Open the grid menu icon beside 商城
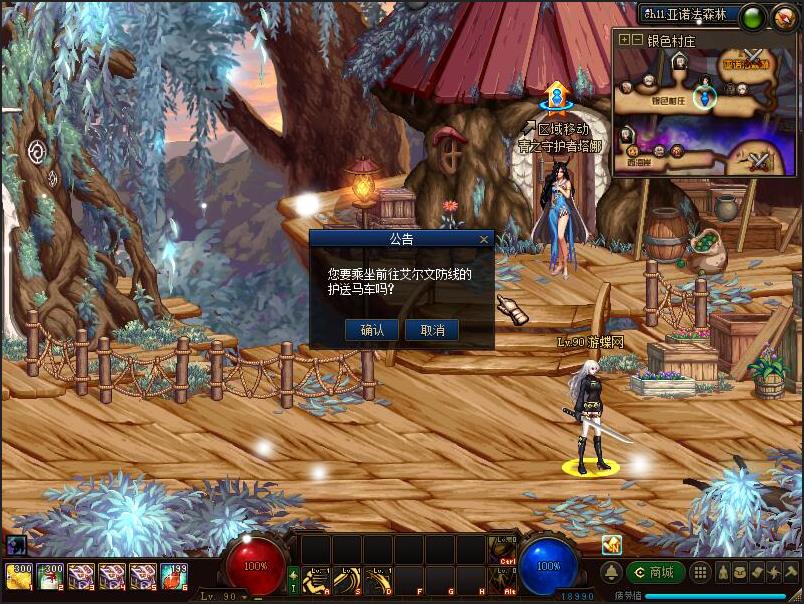Screen dimensions: 804x604 [701, 572]
